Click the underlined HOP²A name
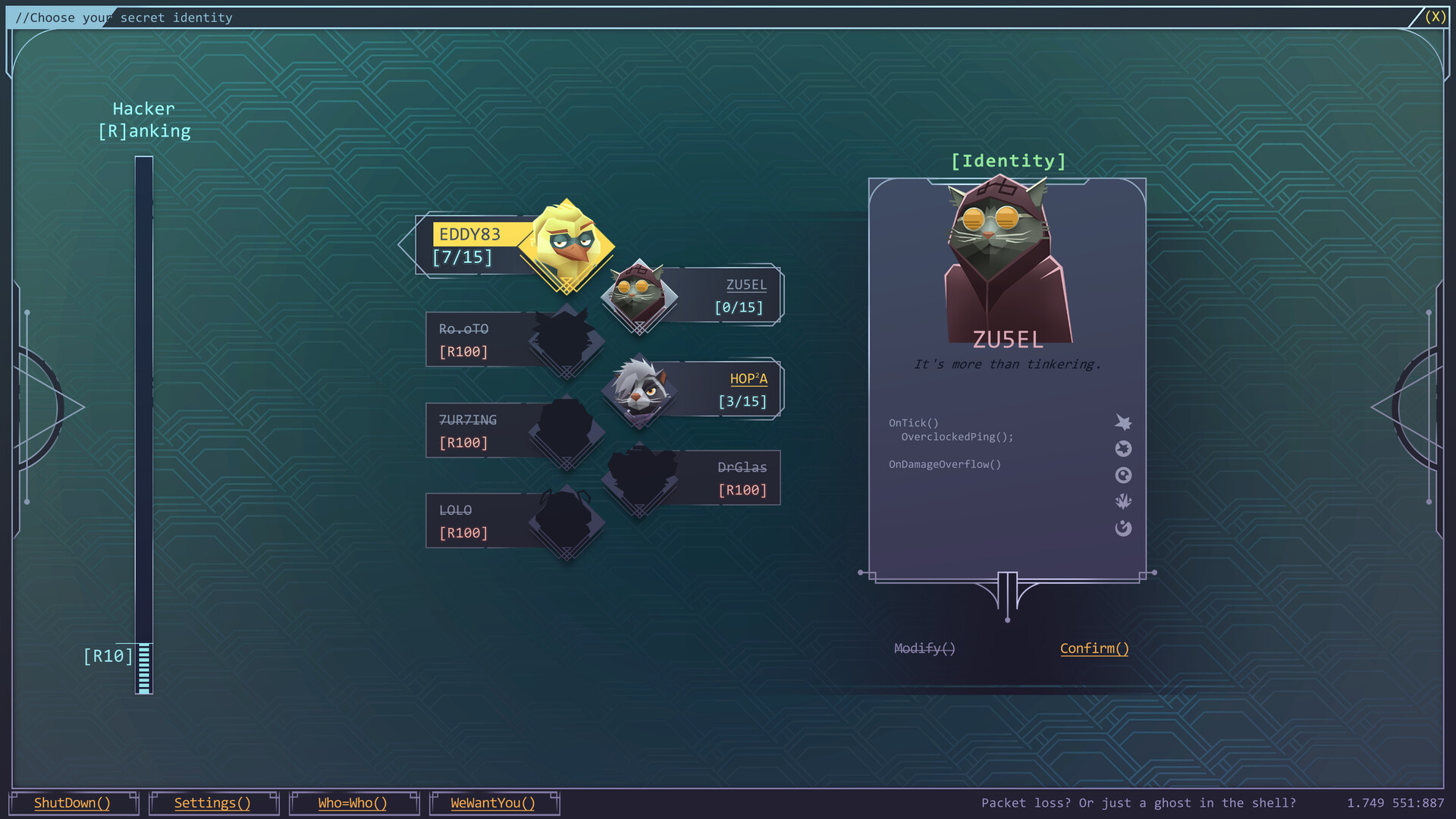Image resolution: width=1456 pixels, height=819 pixels. pyautogui.click(x=748, y=379)
